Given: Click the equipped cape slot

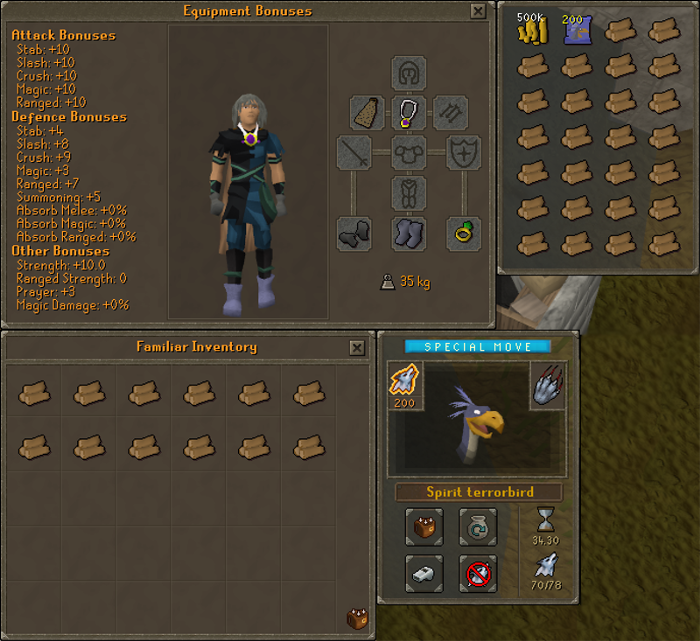Looking at the screenshot, I should pyautogui.click(x=367, y=112).
